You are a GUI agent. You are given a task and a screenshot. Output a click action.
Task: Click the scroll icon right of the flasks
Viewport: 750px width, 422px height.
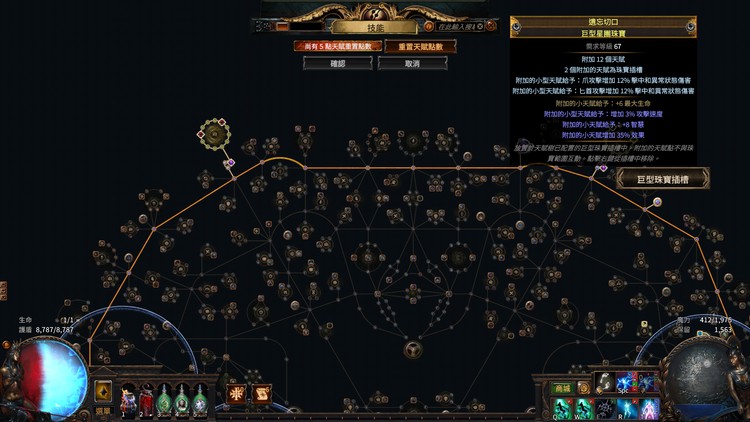262,395
